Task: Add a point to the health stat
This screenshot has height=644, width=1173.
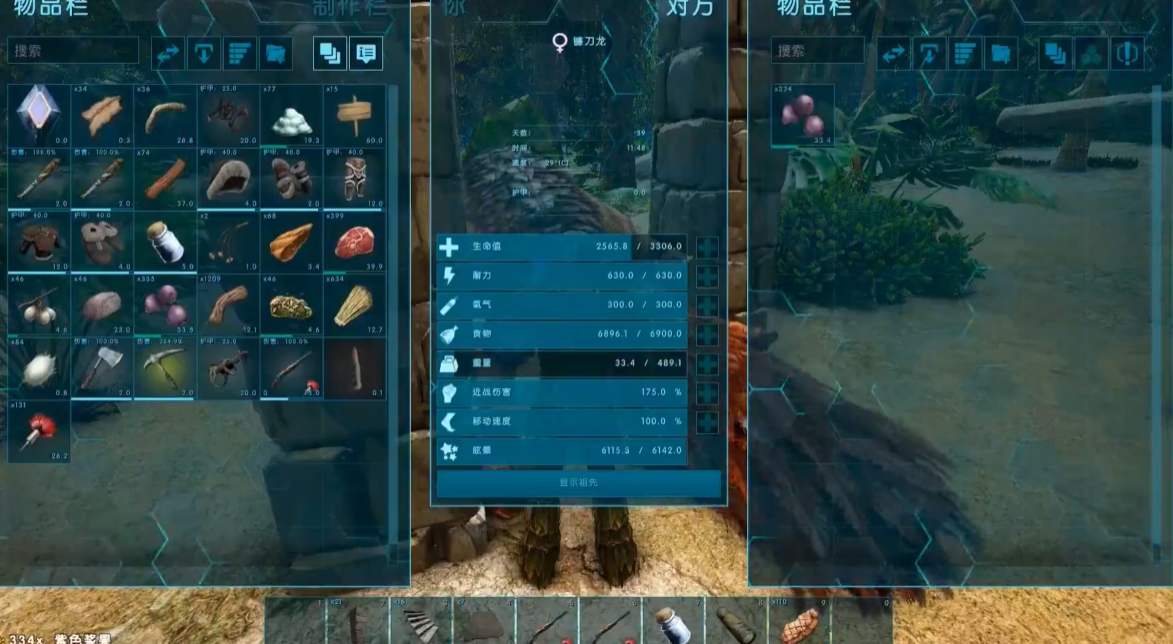Action: click(707, 247)
